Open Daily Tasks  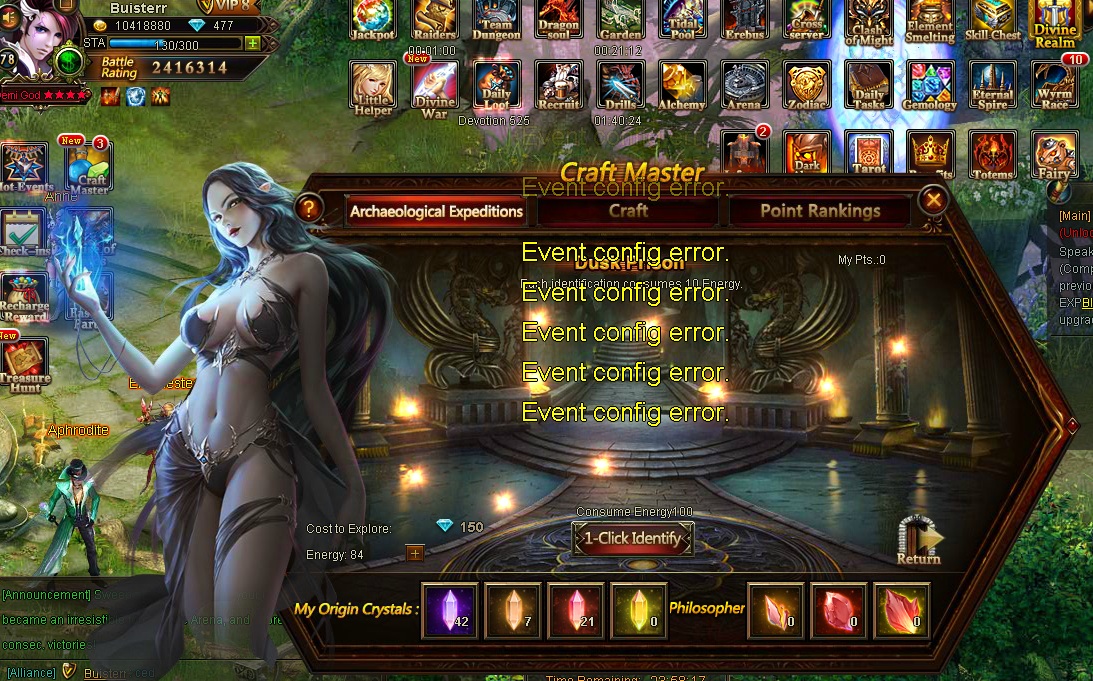pyautogui.click(x=868, y=86)
